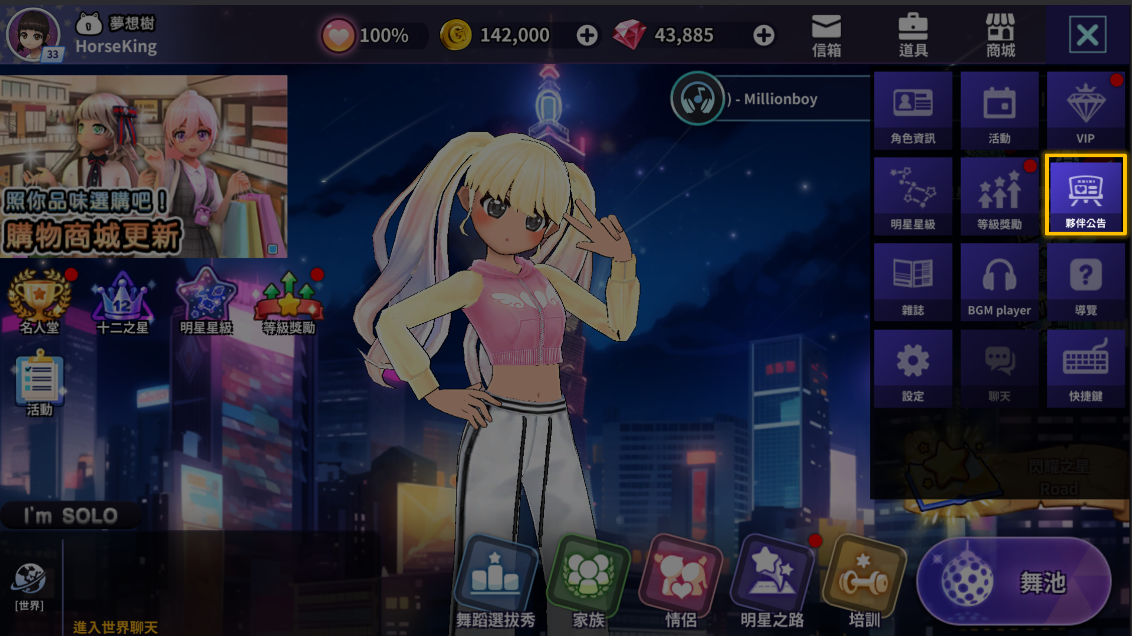Image resolution: width=1132 pixels, height=636 pixels.
Task: Open the 等級獎勵 tile in the menu grid
Action: click(999, 196)
